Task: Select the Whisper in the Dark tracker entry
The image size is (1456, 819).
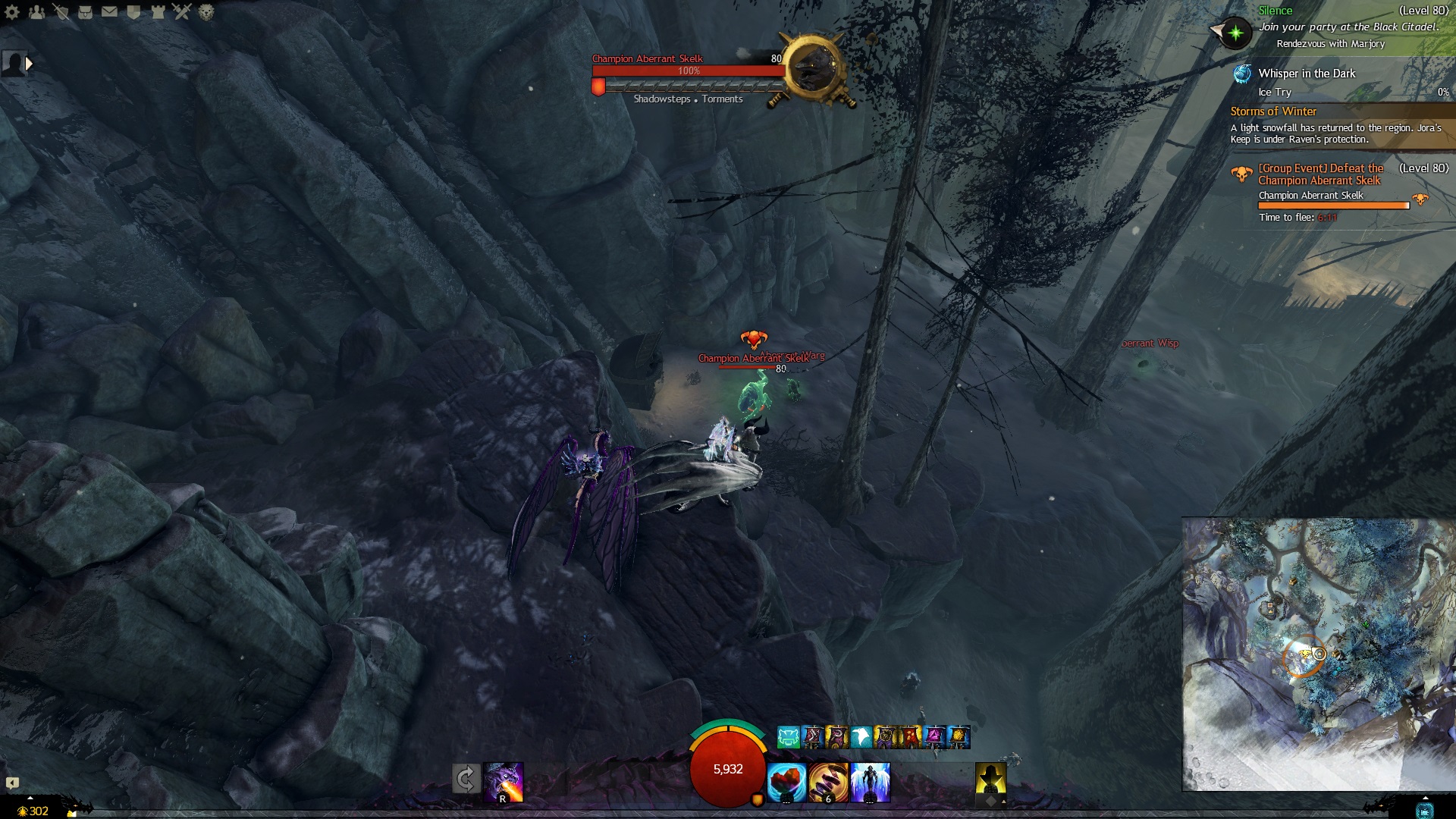Action: (x=1306, y=74)
